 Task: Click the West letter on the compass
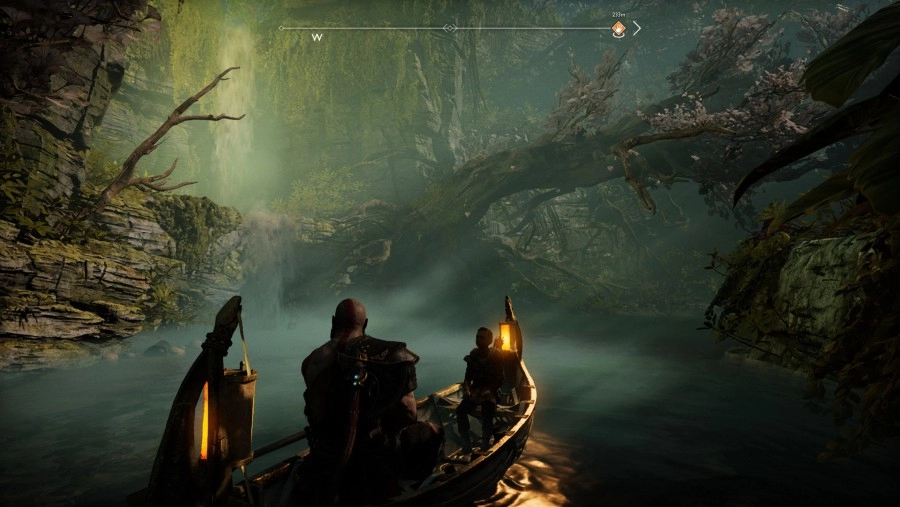317,38
